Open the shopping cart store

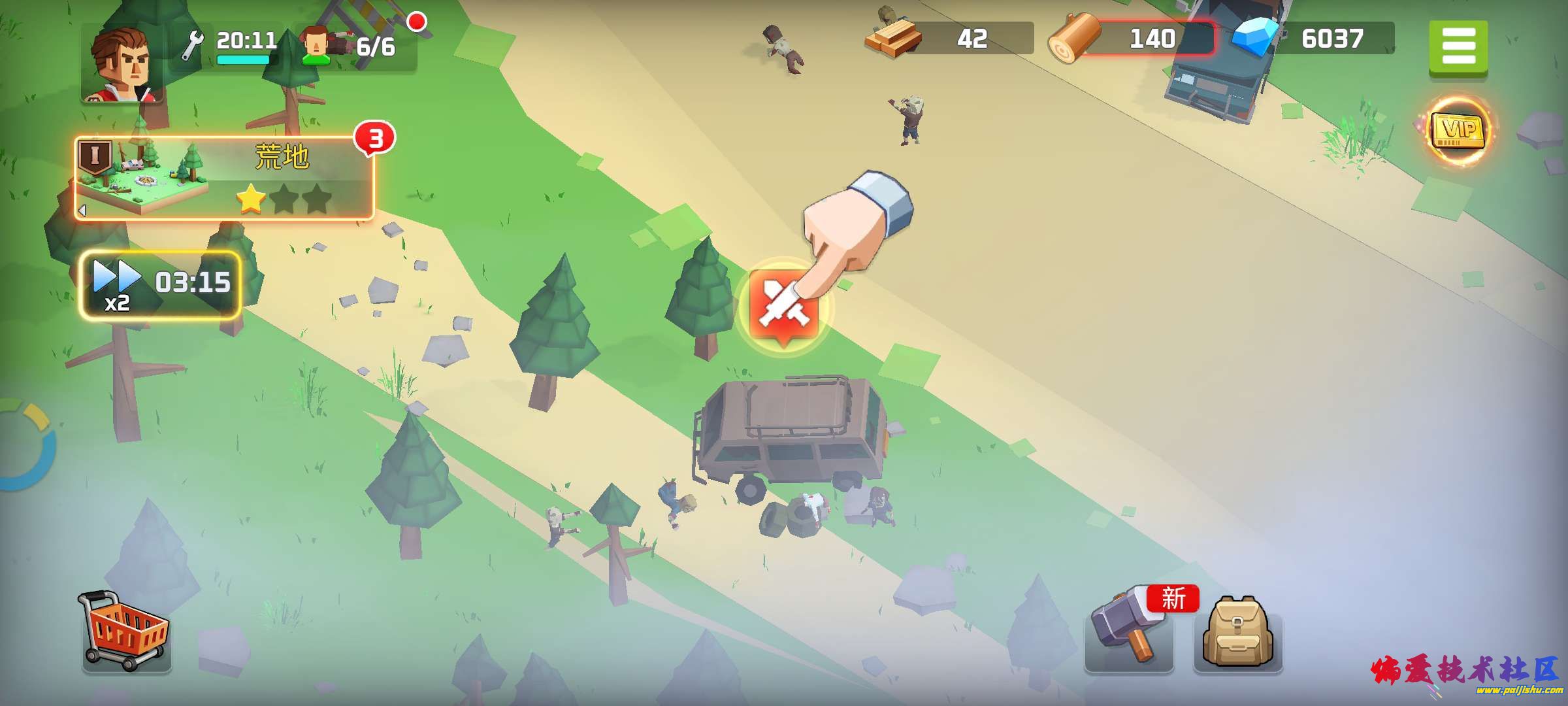(x=125, y=631)
